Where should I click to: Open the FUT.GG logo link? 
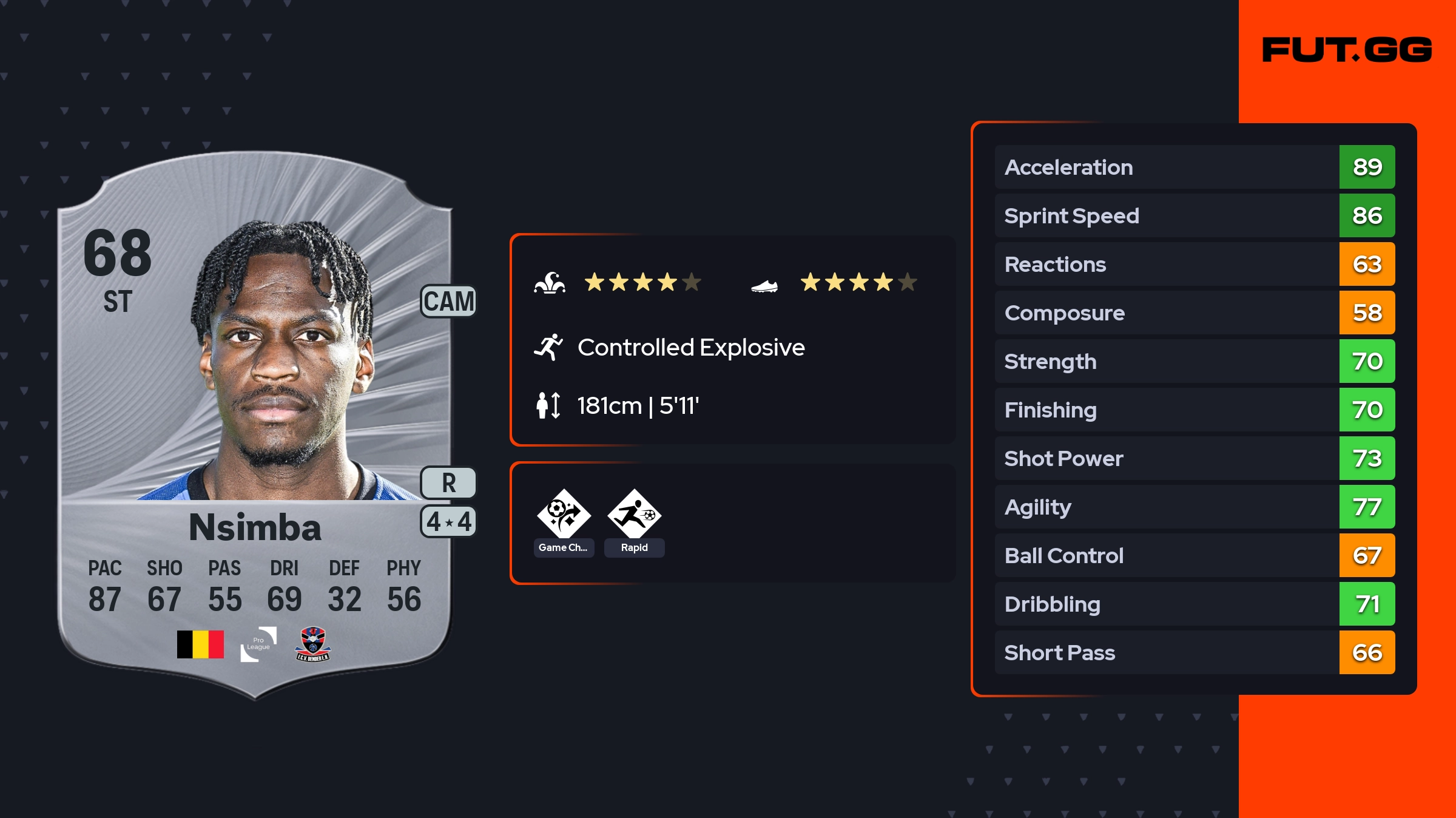point(1347,50)
